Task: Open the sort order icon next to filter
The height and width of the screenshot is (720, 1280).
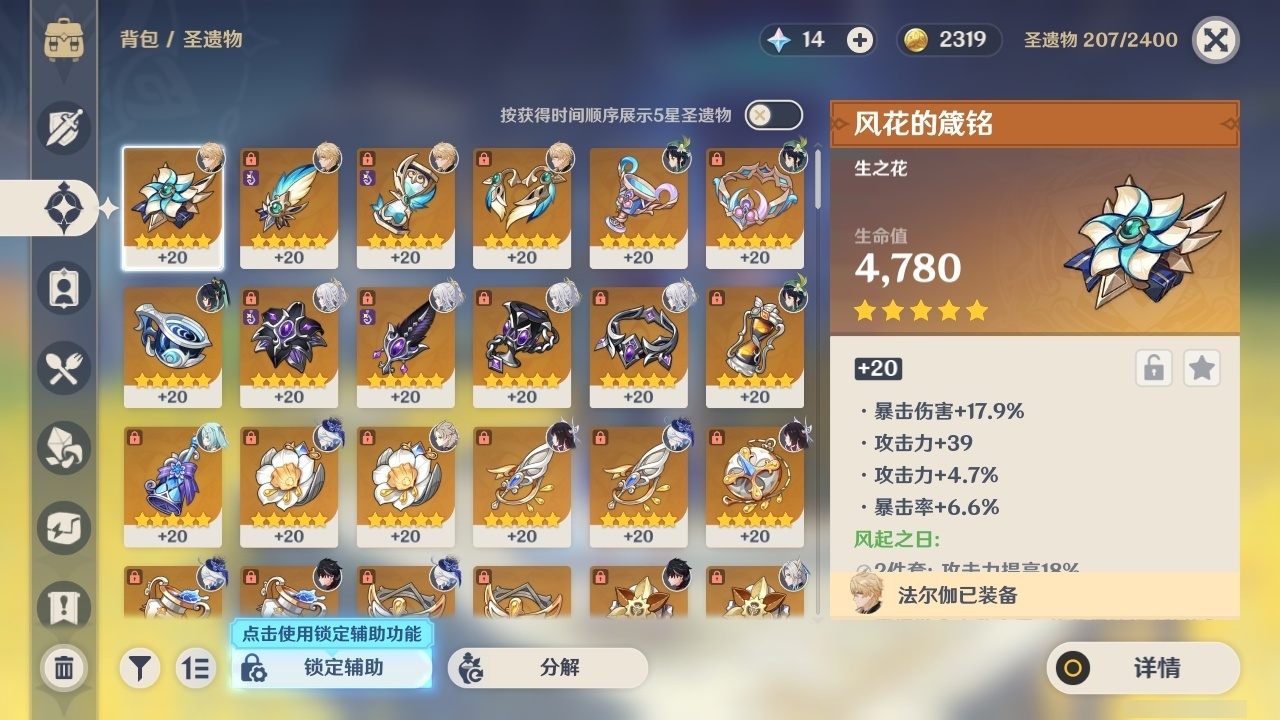Action: (x=198, y=668)
